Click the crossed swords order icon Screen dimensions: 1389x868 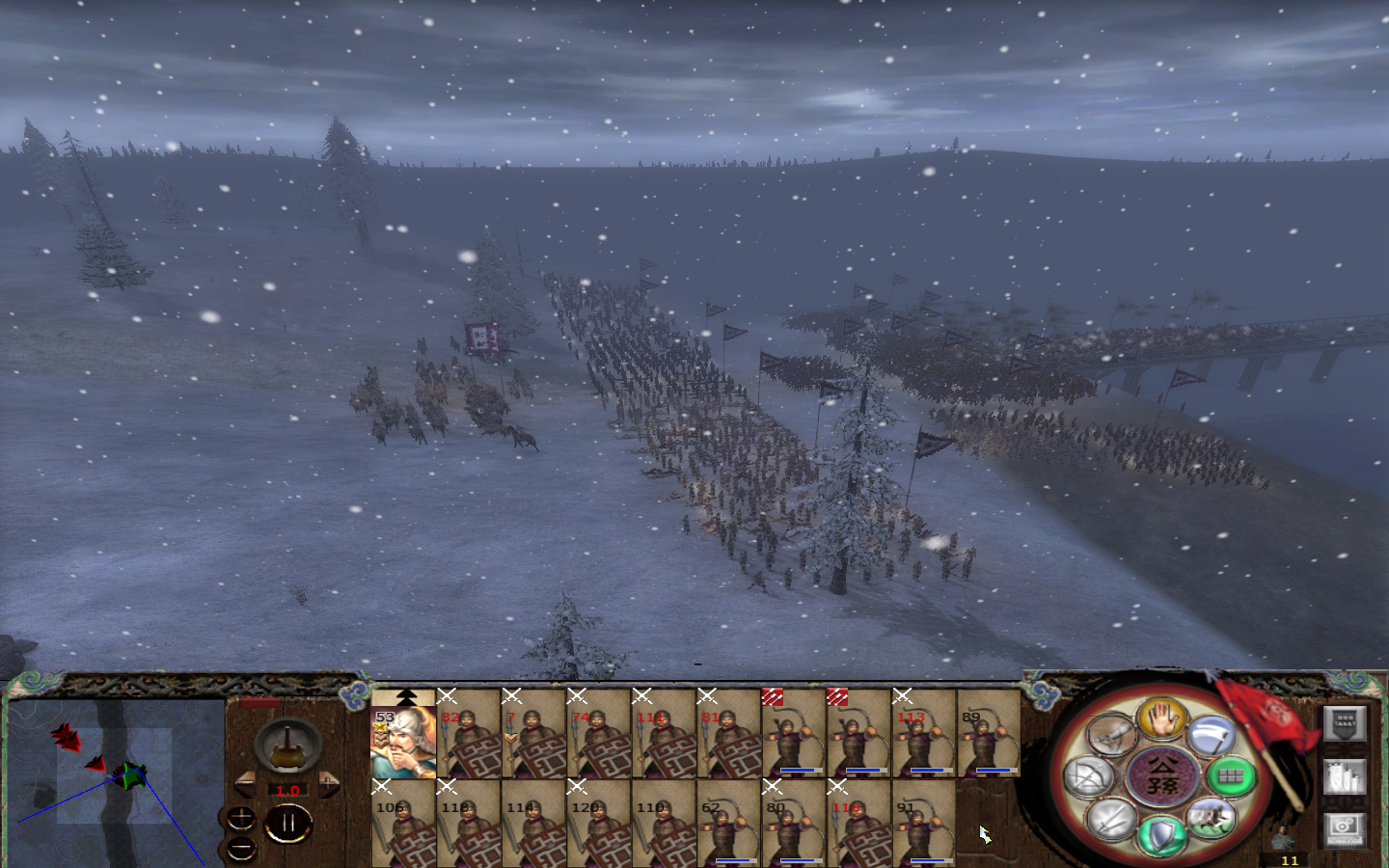click(1111, 820)
